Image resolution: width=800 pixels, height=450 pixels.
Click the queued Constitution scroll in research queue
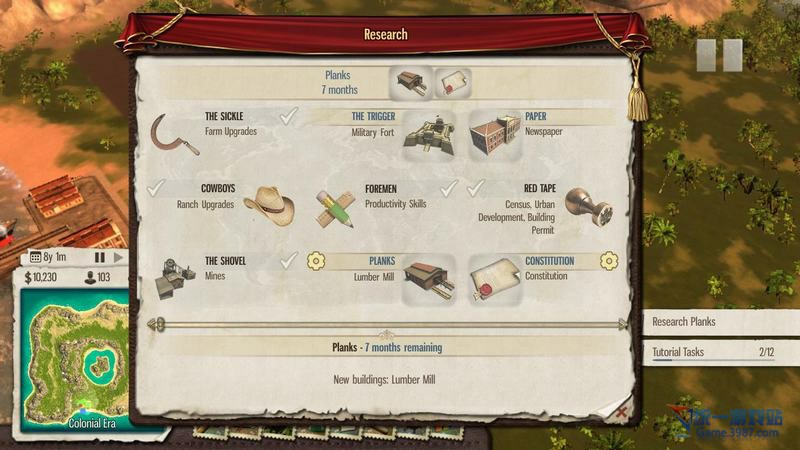coord(452,83)
